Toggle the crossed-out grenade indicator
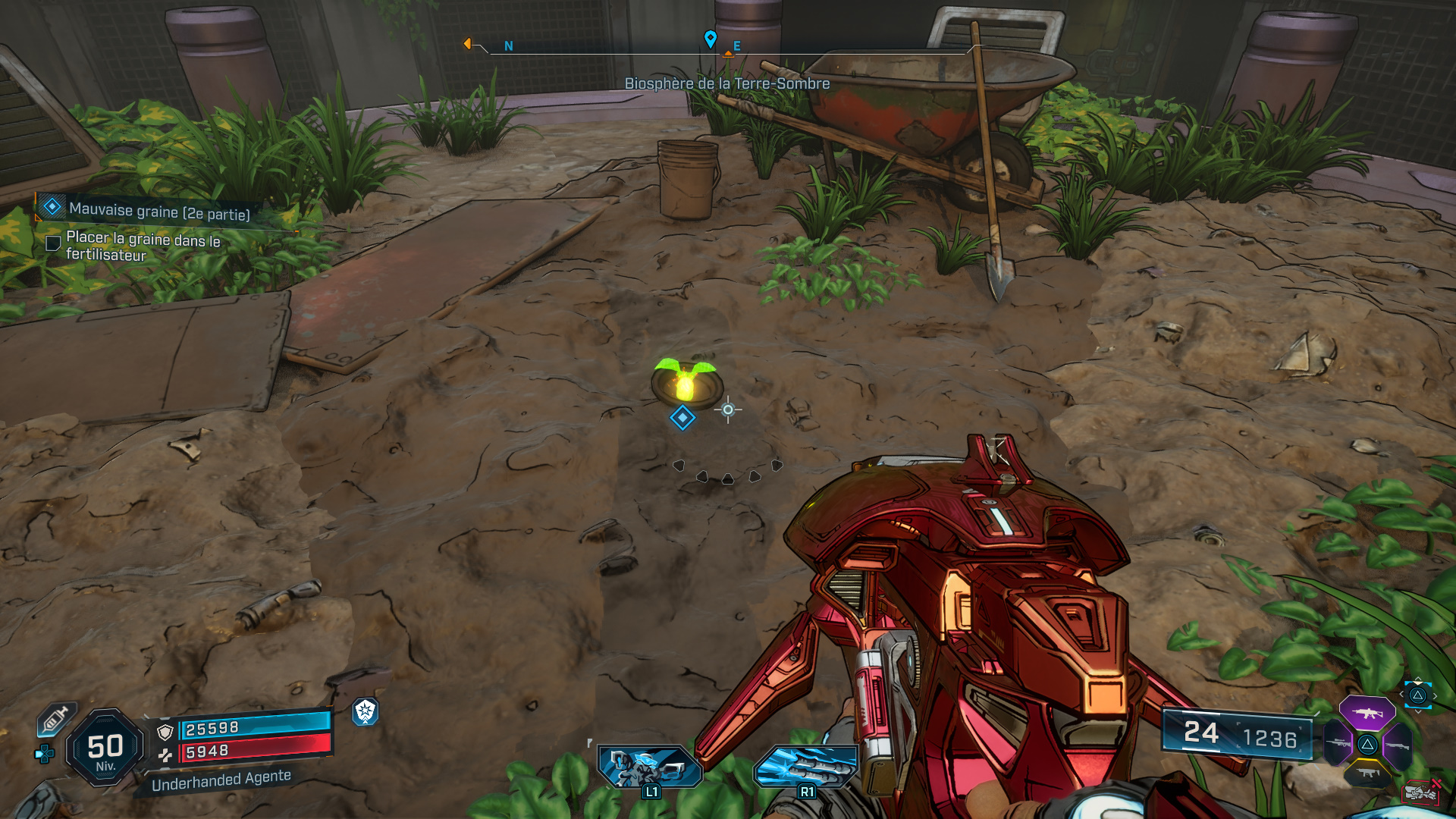This screenshot has width=1456, height=819. (1422, 792)
